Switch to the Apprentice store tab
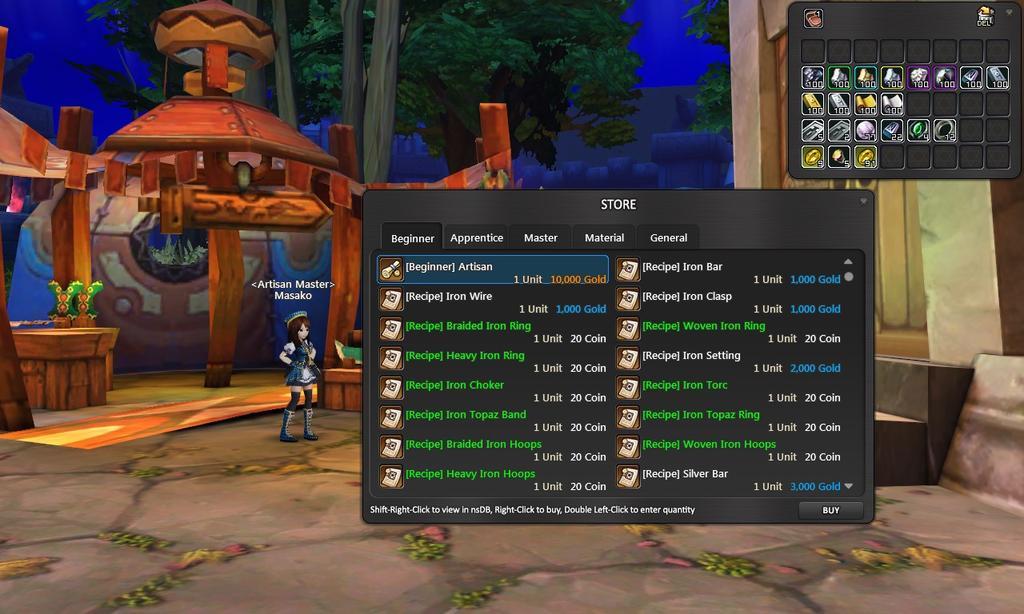The height and width of the screenshot is (614, 1024). (x=476, y=238)
